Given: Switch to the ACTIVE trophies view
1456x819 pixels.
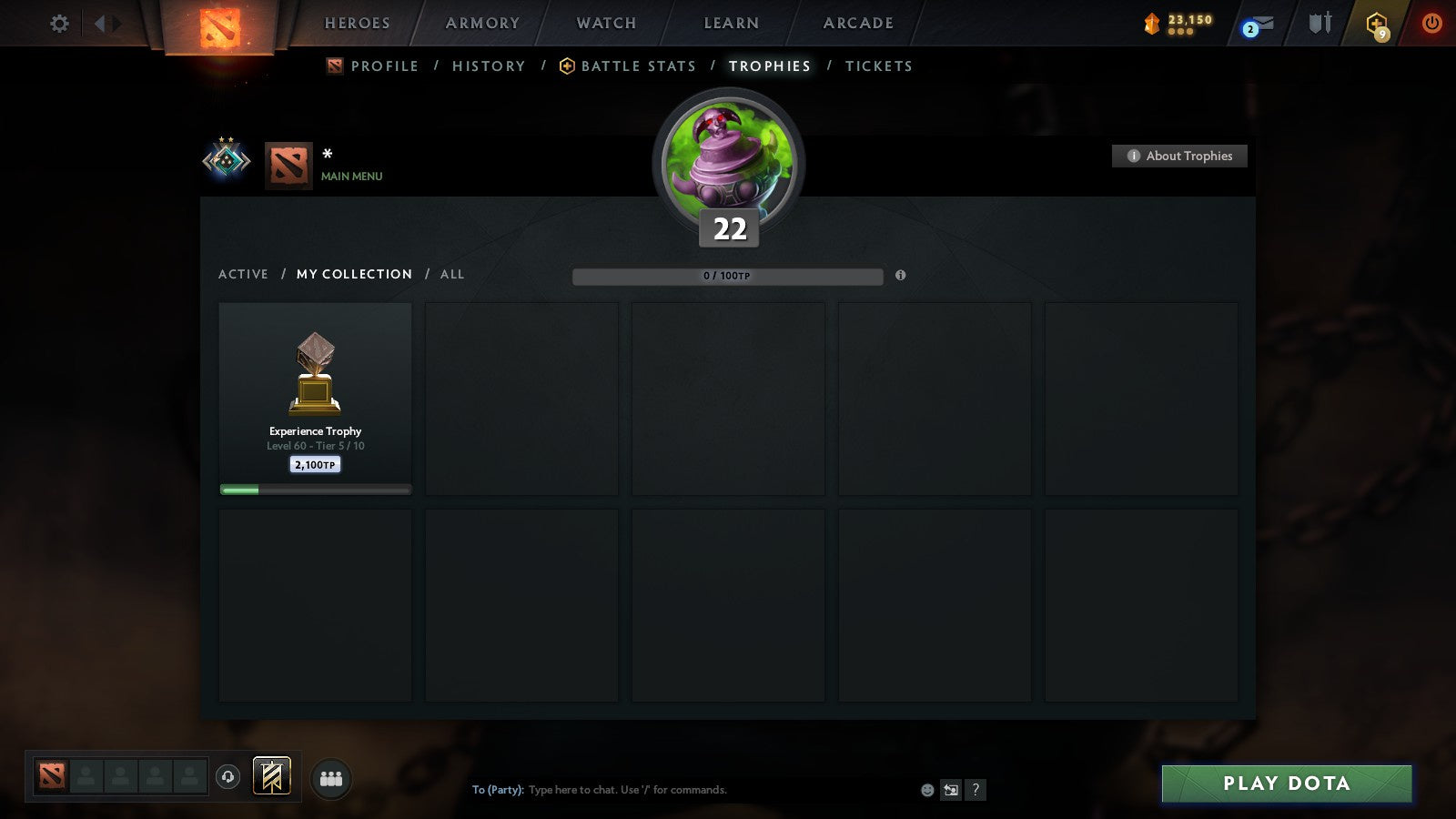Looking at the screenshot, I should tap(244, 274).
